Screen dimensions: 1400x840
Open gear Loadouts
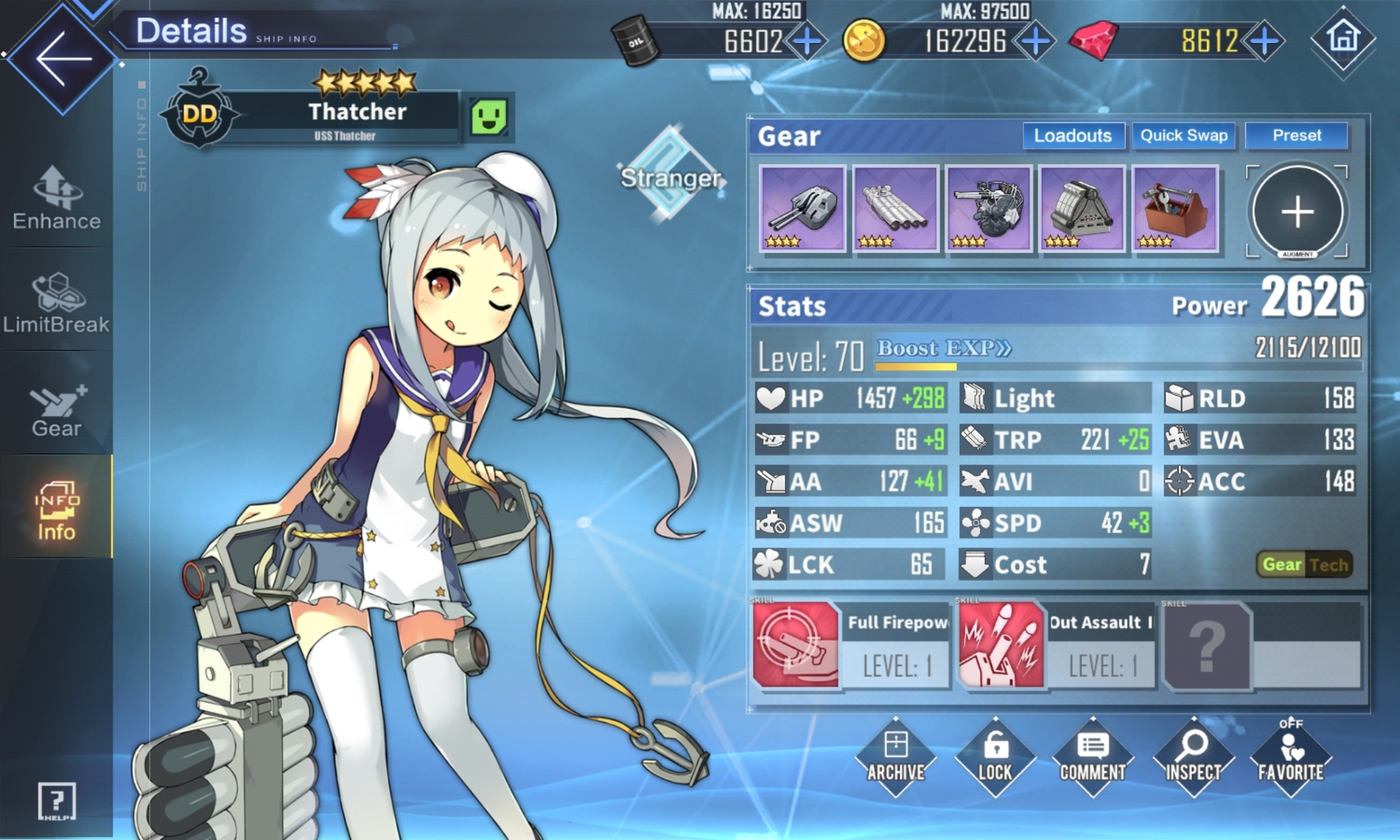pos(1073,136)
